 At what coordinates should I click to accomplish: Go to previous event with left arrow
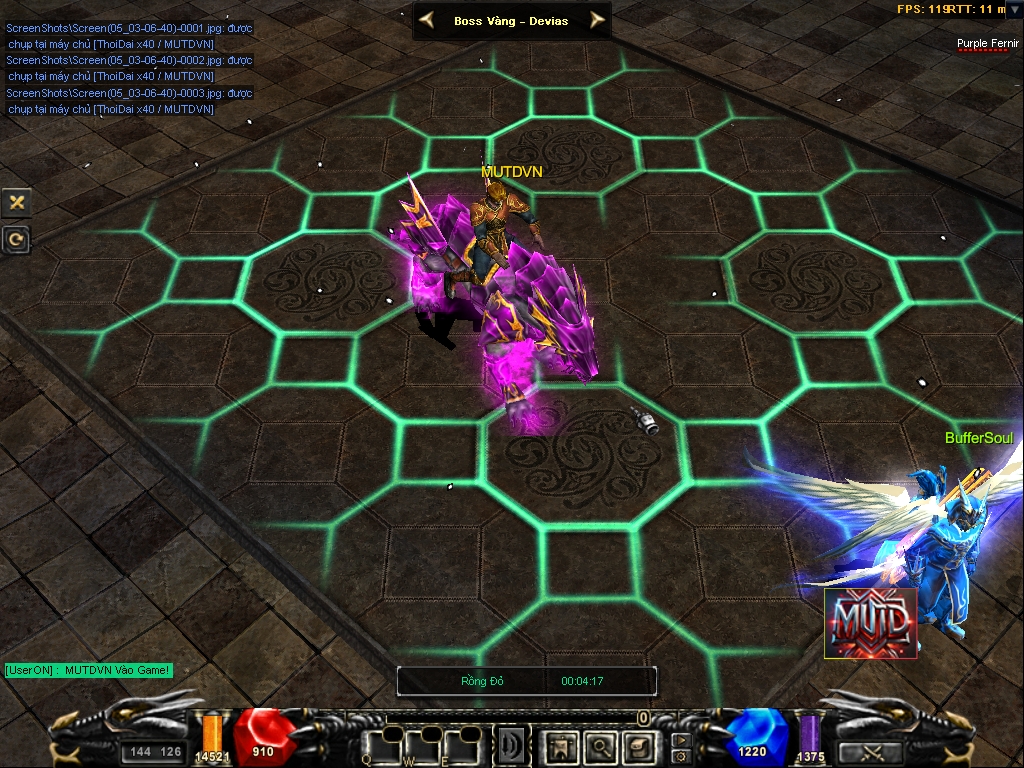coord(427,20)
